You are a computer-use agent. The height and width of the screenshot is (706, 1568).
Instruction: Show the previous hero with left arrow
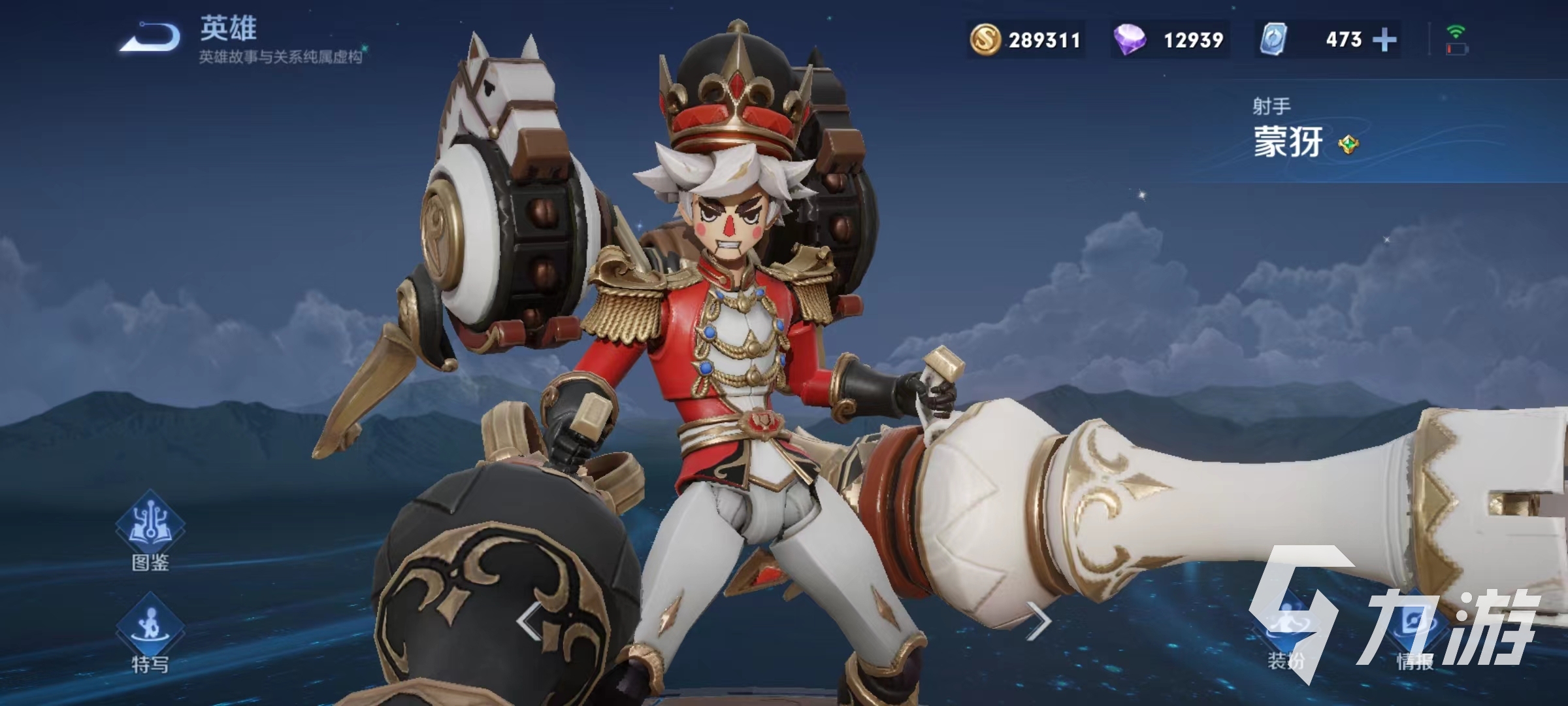(x=529, y=620)
